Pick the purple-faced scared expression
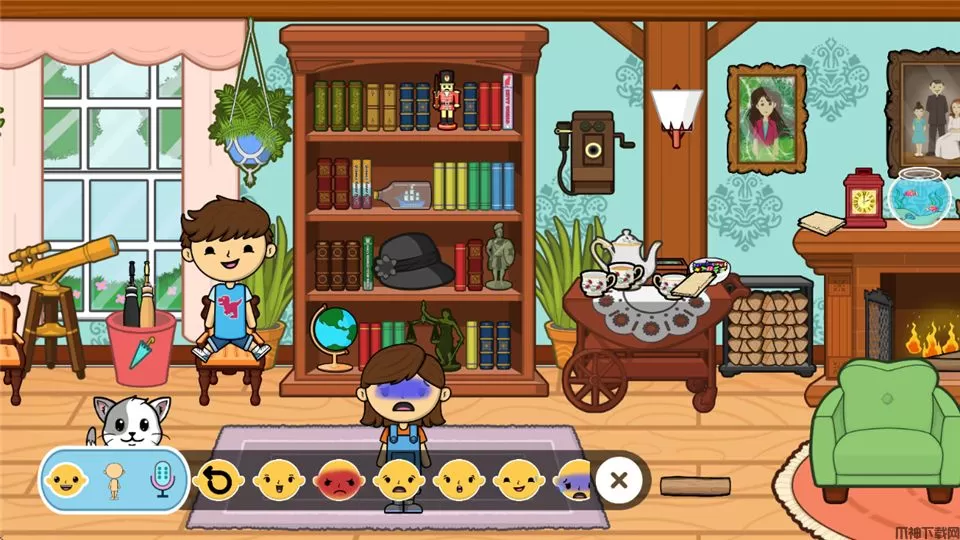This screenshot has width=960, height=540. [575, 481]
